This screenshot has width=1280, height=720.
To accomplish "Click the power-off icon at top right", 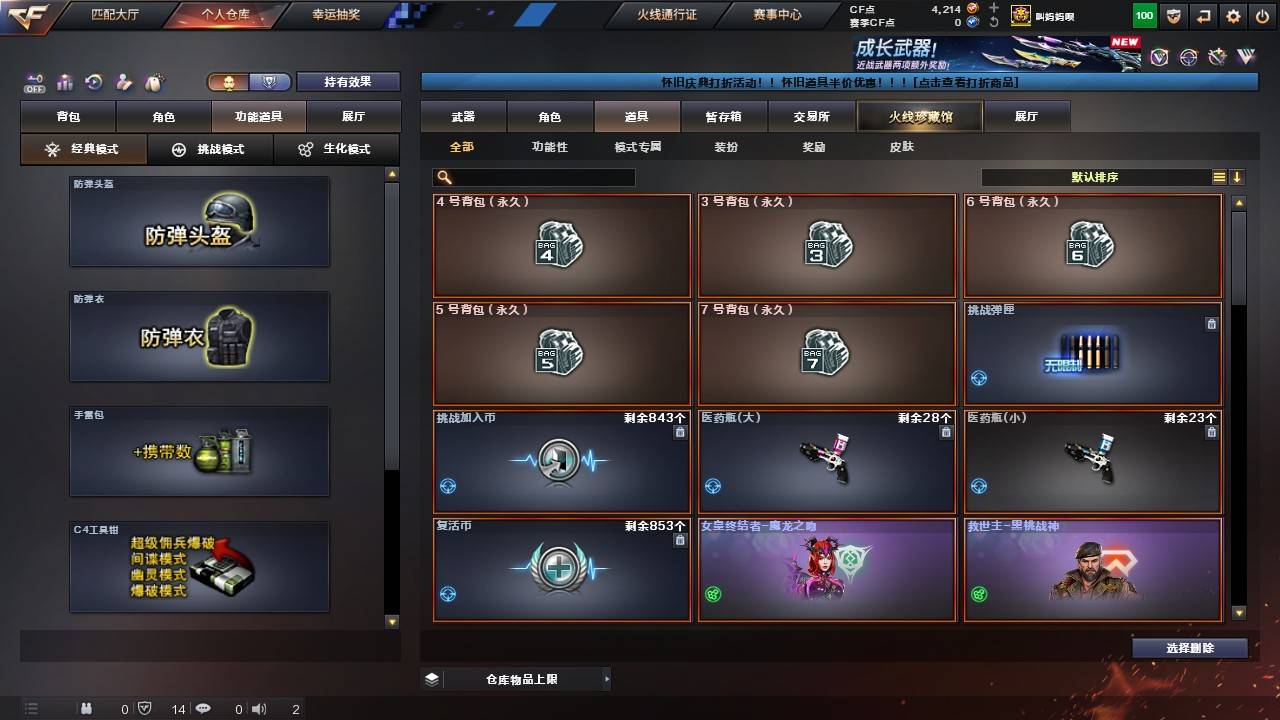I will point(1262,15).
